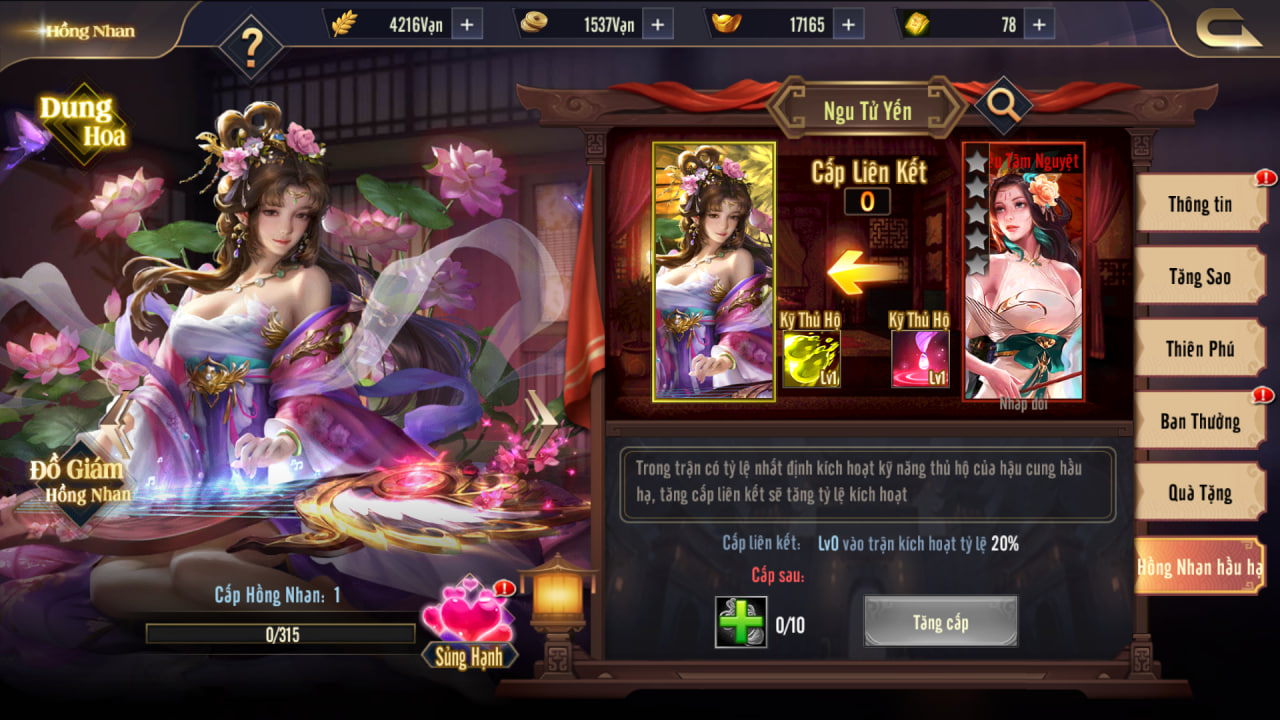This screenshot has width=1280, height=720.
Task: Add more gold ingots
Action: 847,24
